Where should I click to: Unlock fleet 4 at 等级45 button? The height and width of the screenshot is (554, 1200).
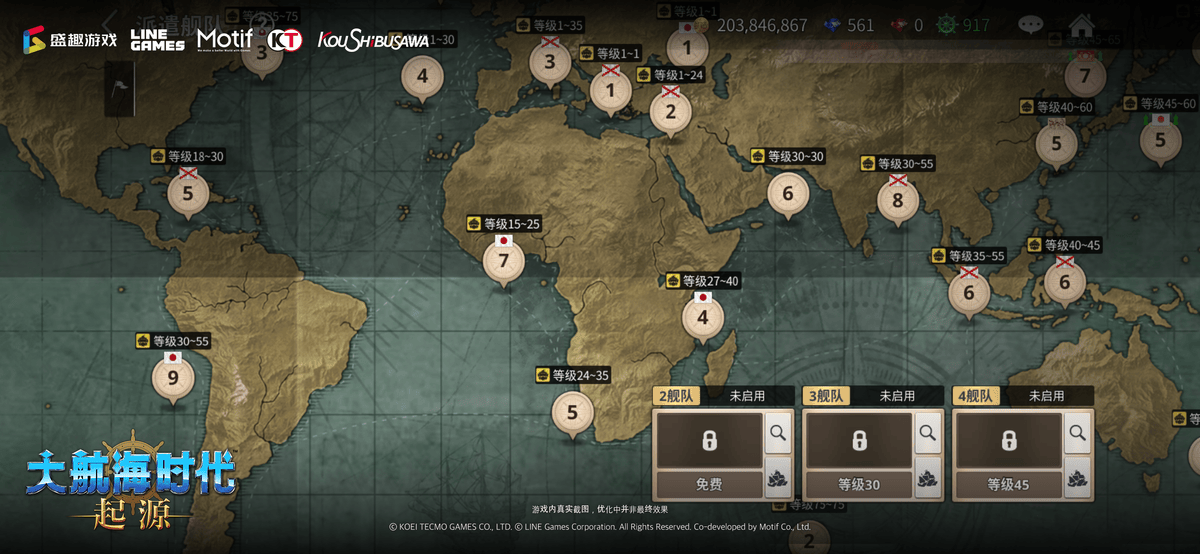[1009, 485]
